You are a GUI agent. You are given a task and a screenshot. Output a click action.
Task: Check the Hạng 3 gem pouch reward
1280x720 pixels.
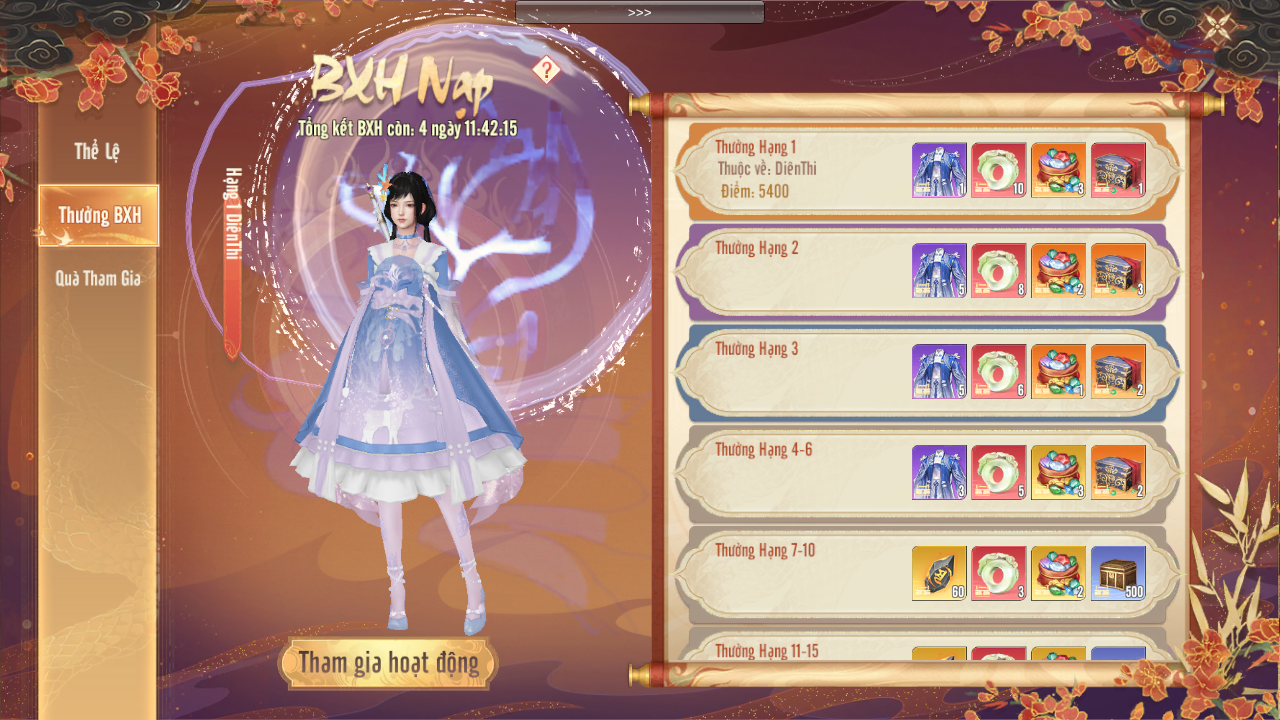point(1059,372)
